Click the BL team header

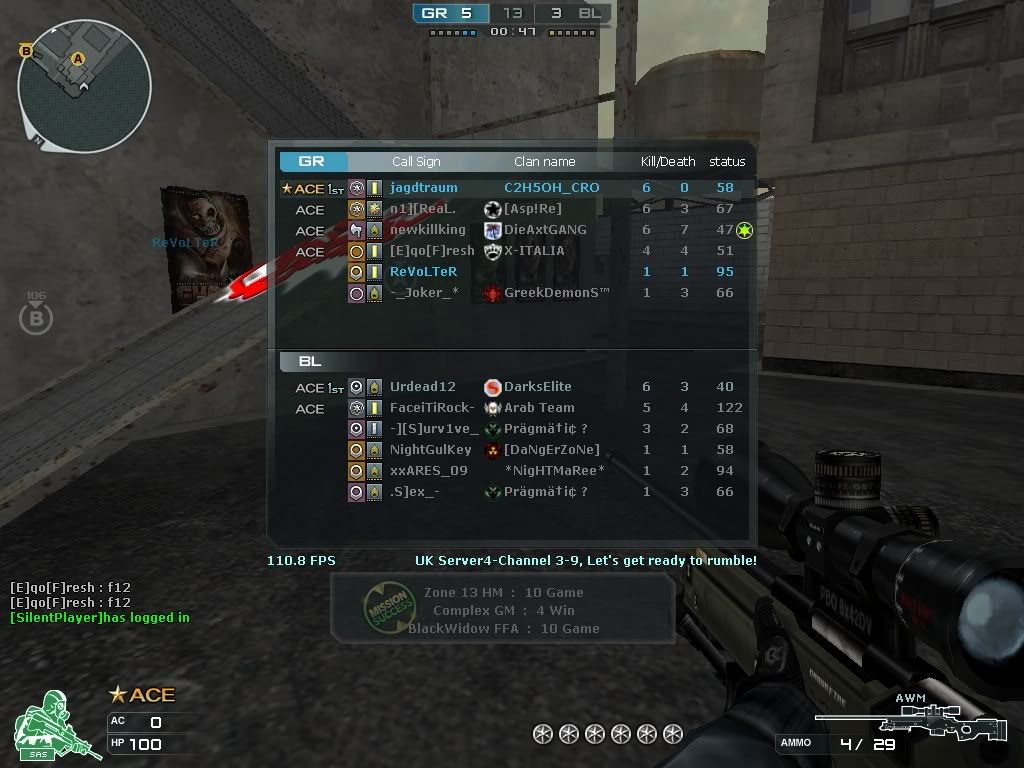tap(311, 362)
